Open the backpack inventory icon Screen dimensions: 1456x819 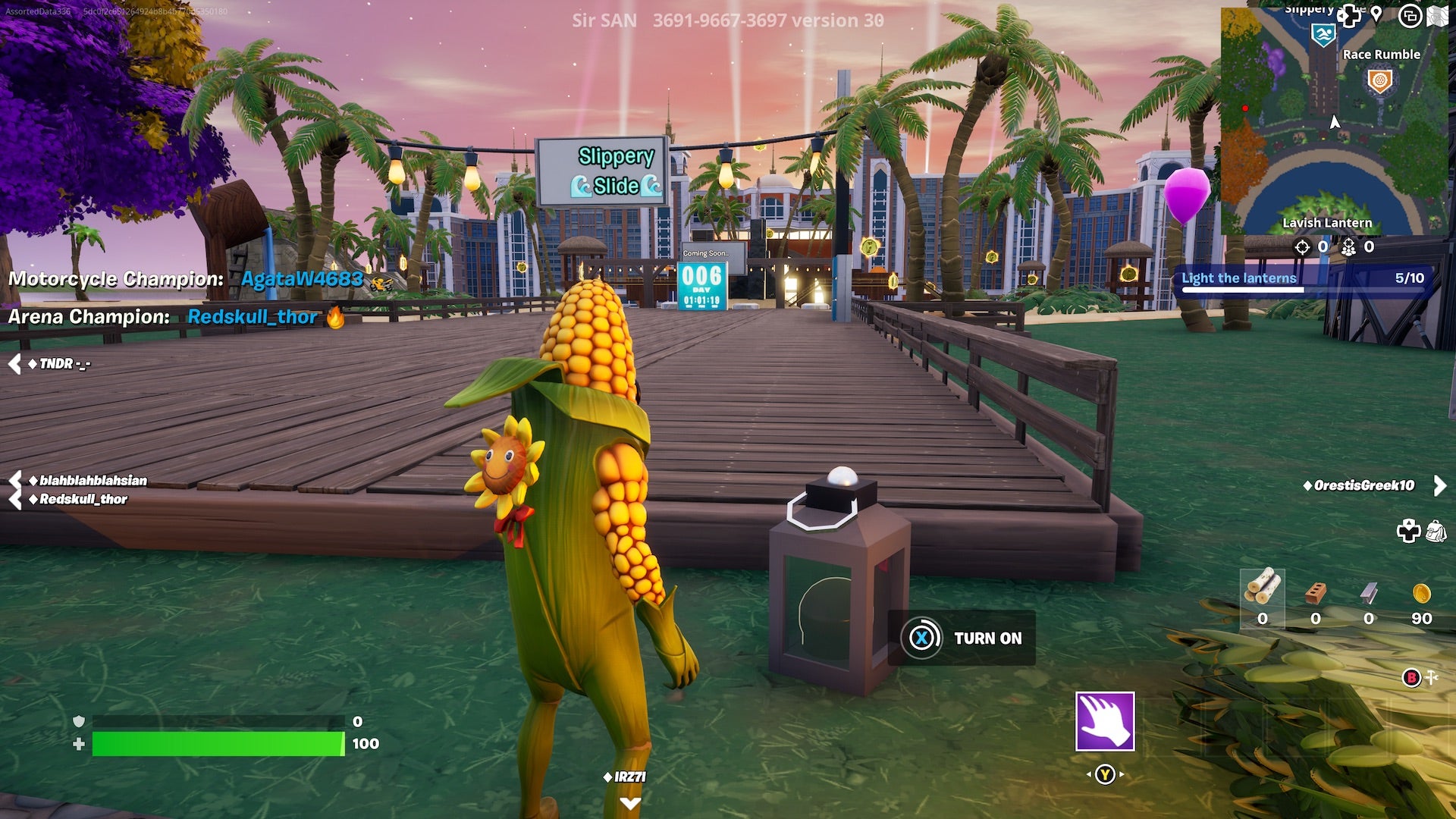[1436, 532]
